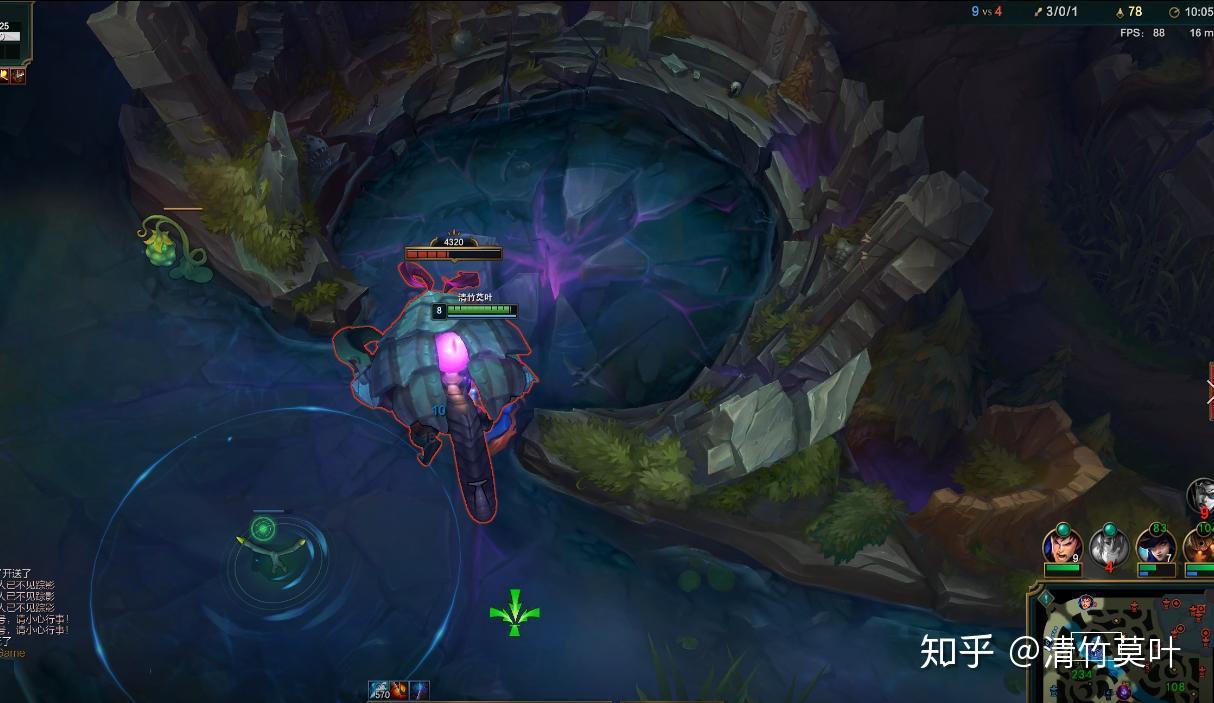
Task: Click the blue buff icon showing 570
Action: [x=380, y=690]
